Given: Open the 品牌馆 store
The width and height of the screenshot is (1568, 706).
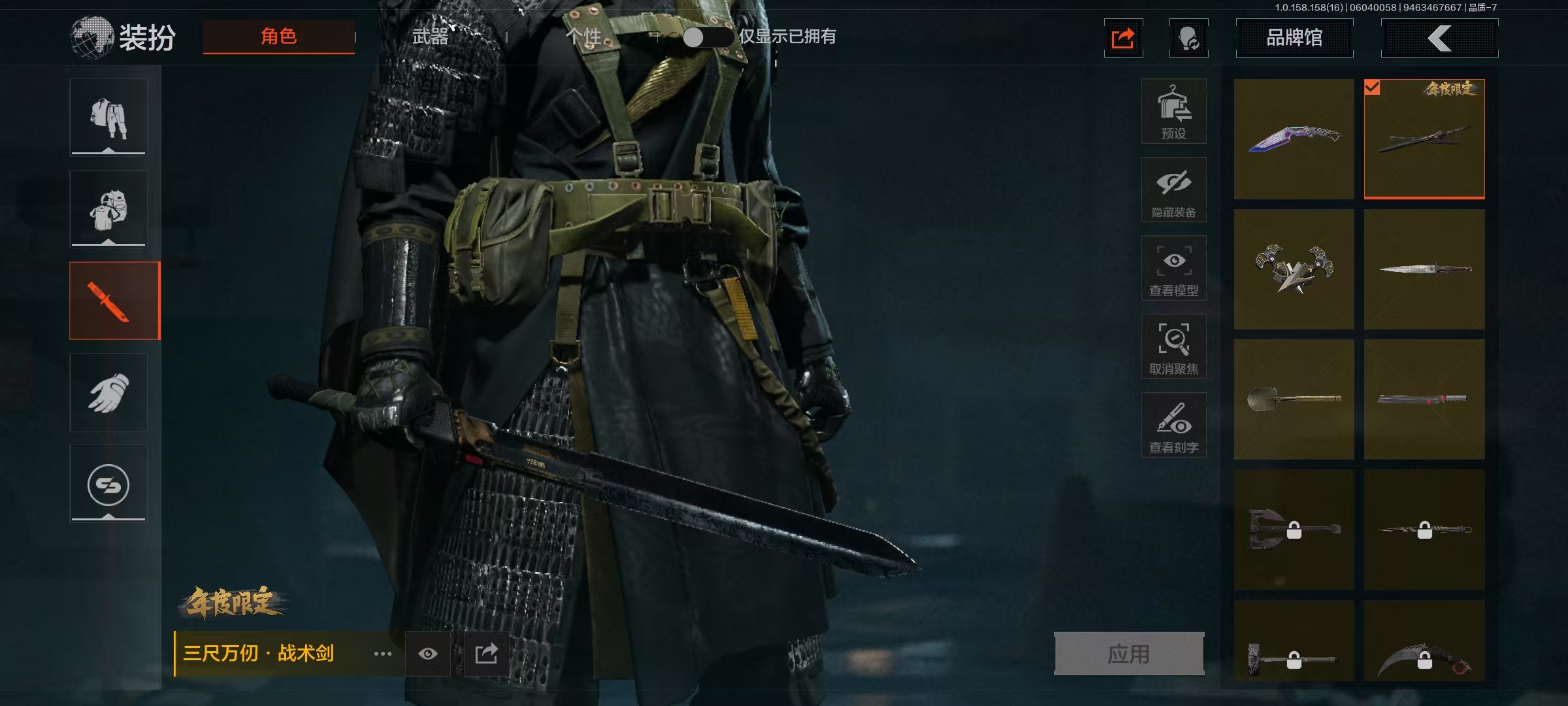Looking at the screenshot, I should tap(1294, 38).
